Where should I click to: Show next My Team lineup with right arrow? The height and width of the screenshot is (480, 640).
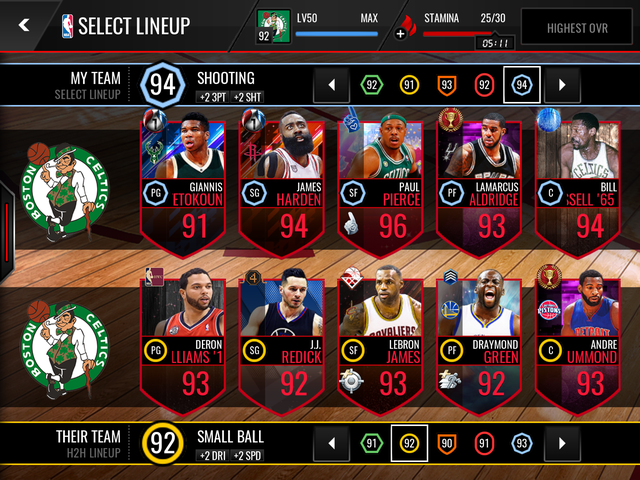562,85
